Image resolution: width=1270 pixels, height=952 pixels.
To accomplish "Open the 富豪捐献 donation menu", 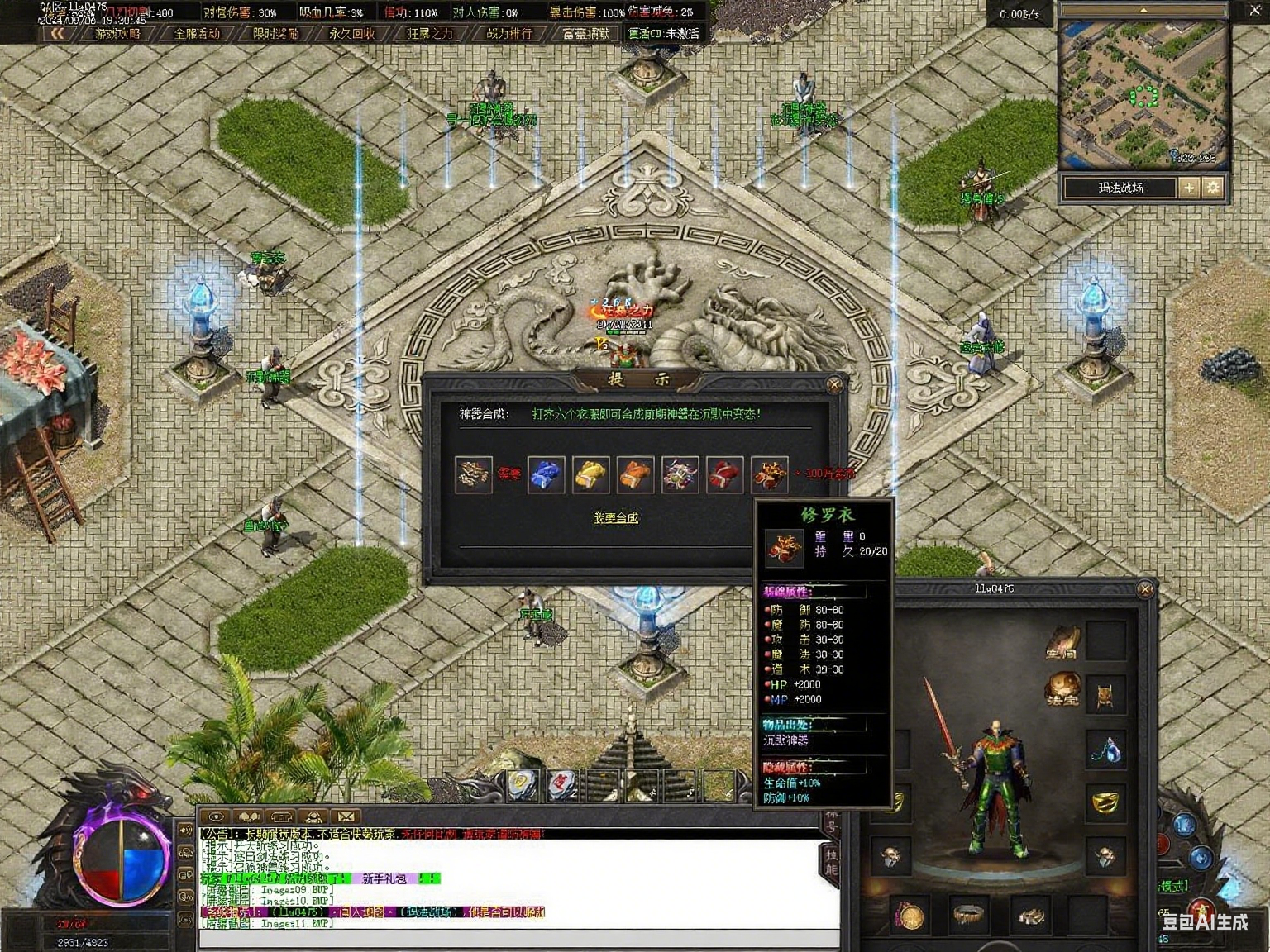I will coord(585,34).
